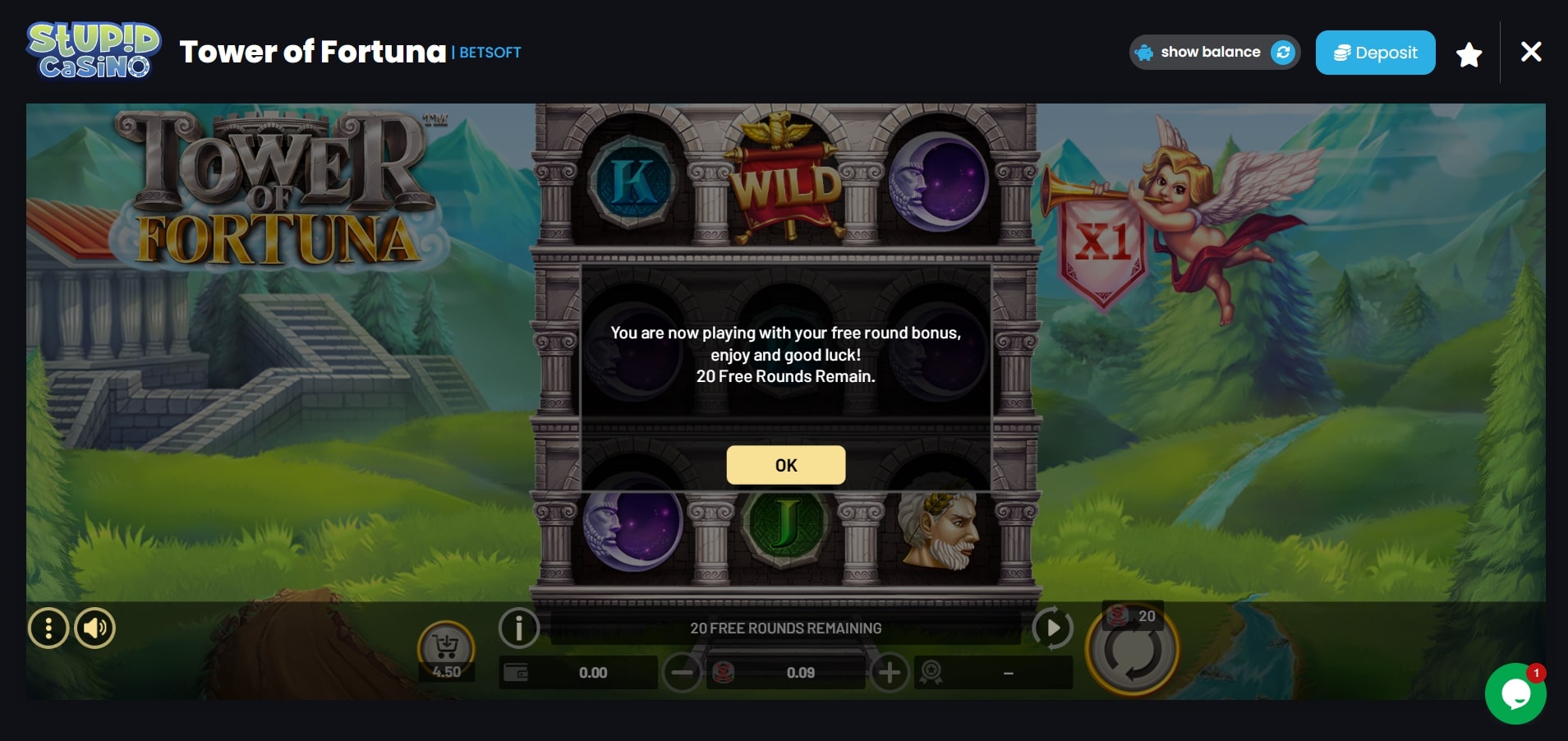Start autoplay with the circular play icon
This screenshot has width=1568, height=741.
[x=1054, y=628]
